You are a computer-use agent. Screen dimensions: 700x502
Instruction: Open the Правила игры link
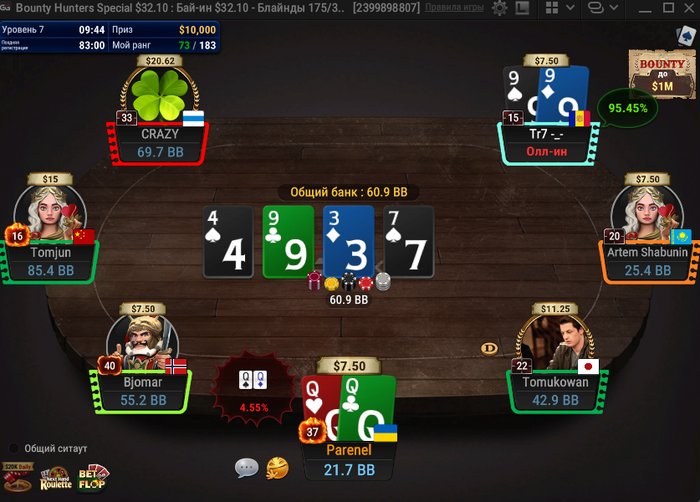tap(454, 7)
